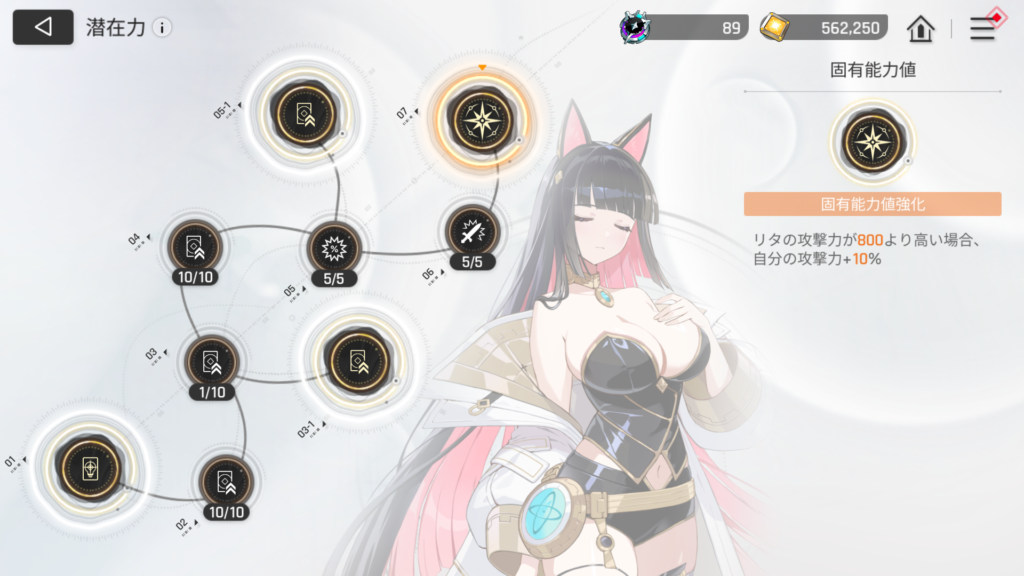Tap the 固有能力値強化 button

coord(872,204)
